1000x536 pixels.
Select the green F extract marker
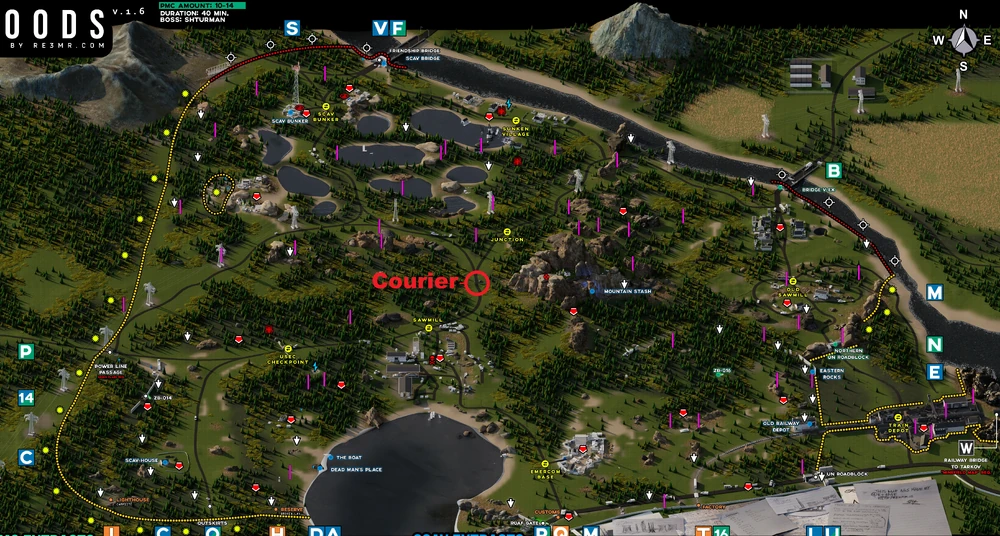point(398,28)
